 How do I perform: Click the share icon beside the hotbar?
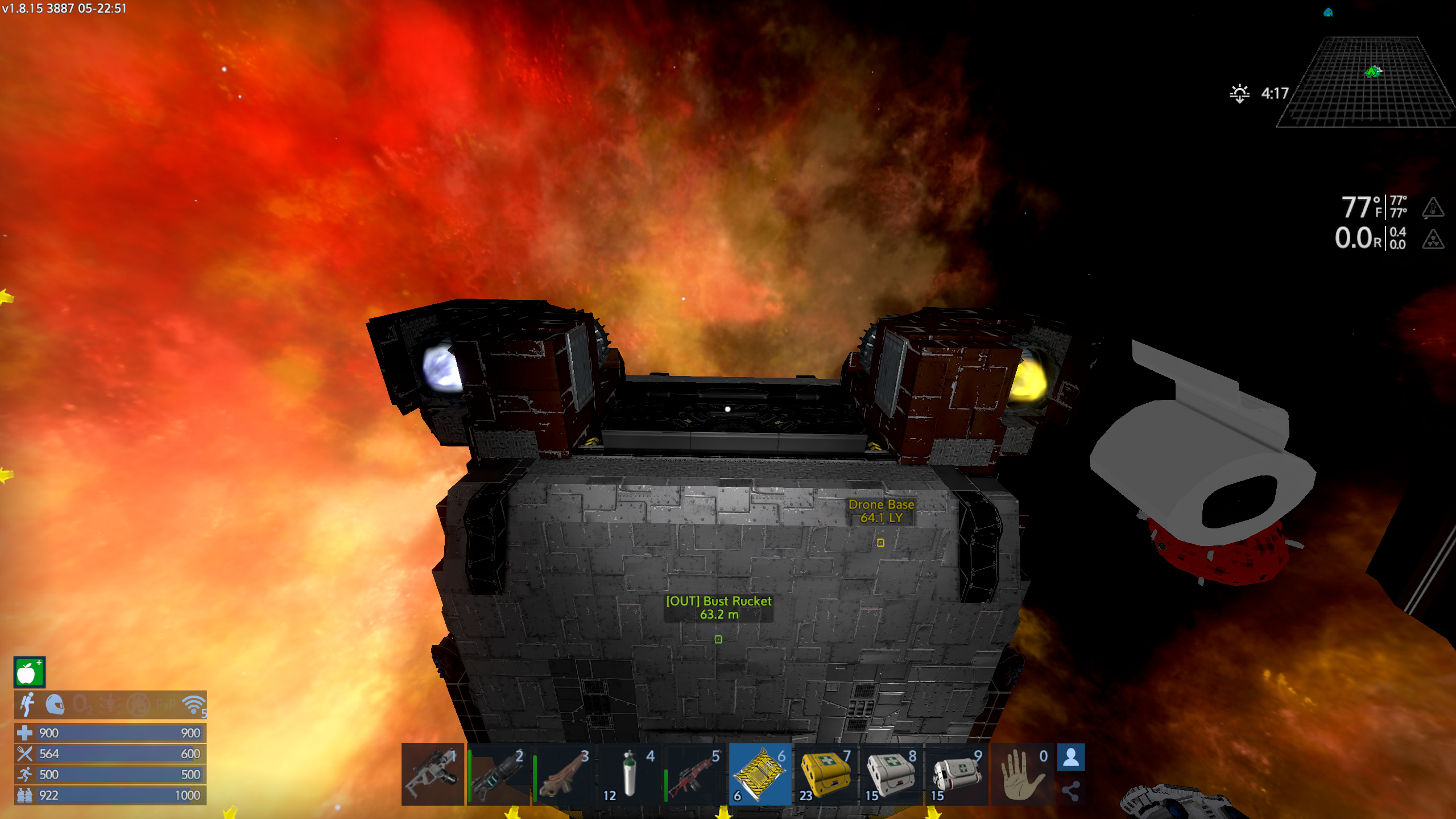click(x=1071, y=791)
